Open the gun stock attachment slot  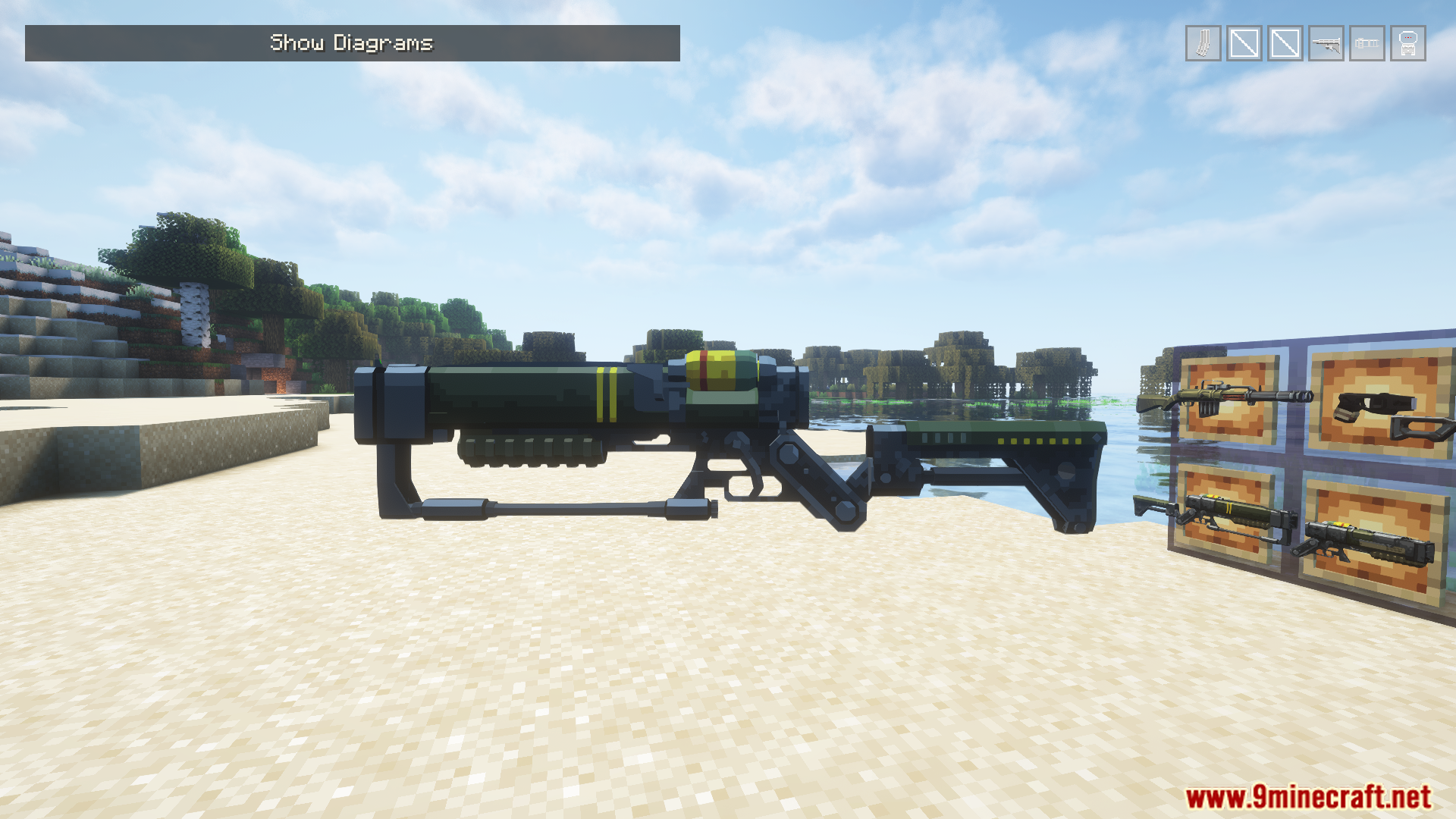coord(1326,43)
